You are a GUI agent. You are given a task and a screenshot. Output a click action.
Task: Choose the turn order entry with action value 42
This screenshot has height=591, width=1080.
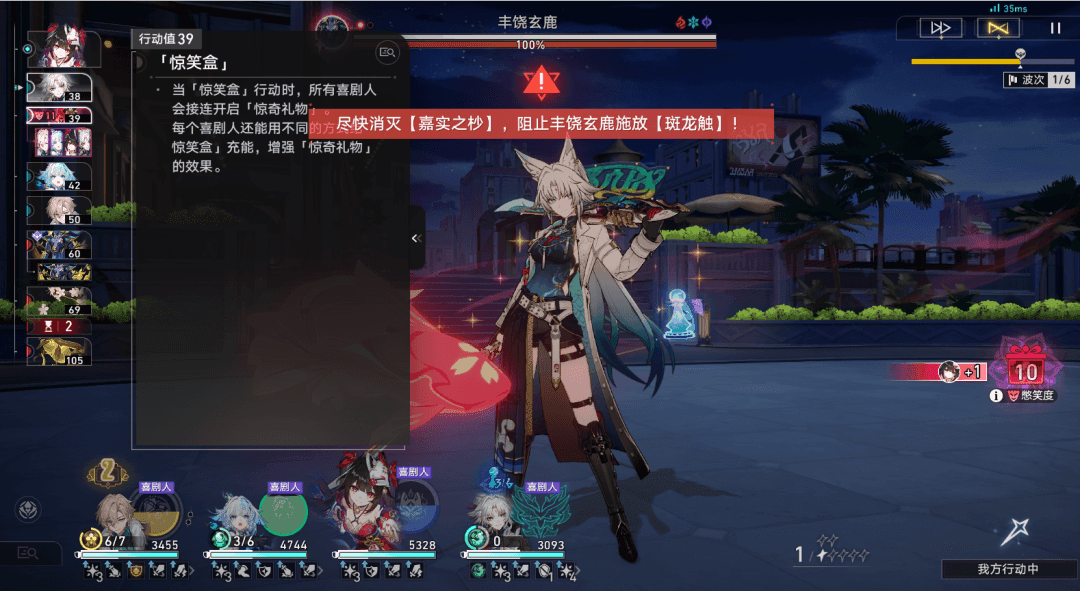tap(59, 177)
